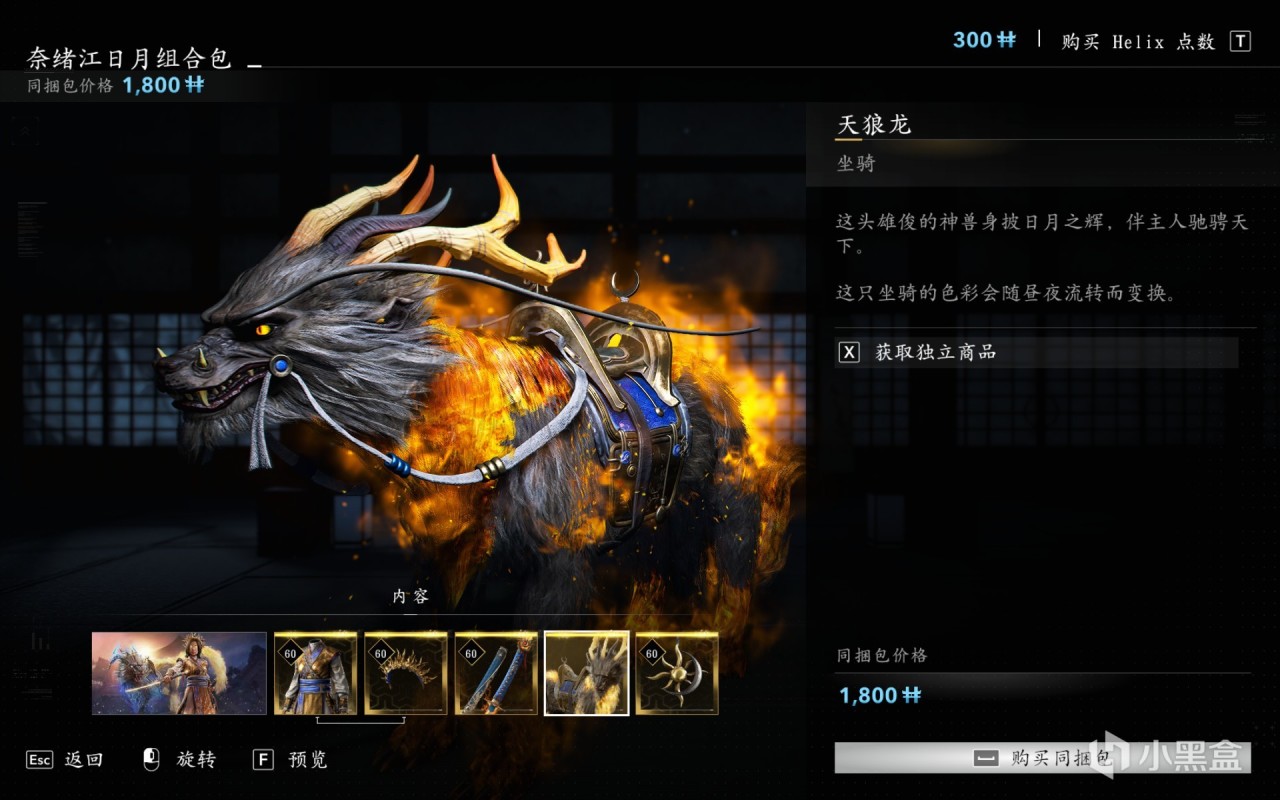Click the 购买同捆包 purchase button
Image resolution: width=1280 pixels, height=800 pixels.
1042,758
